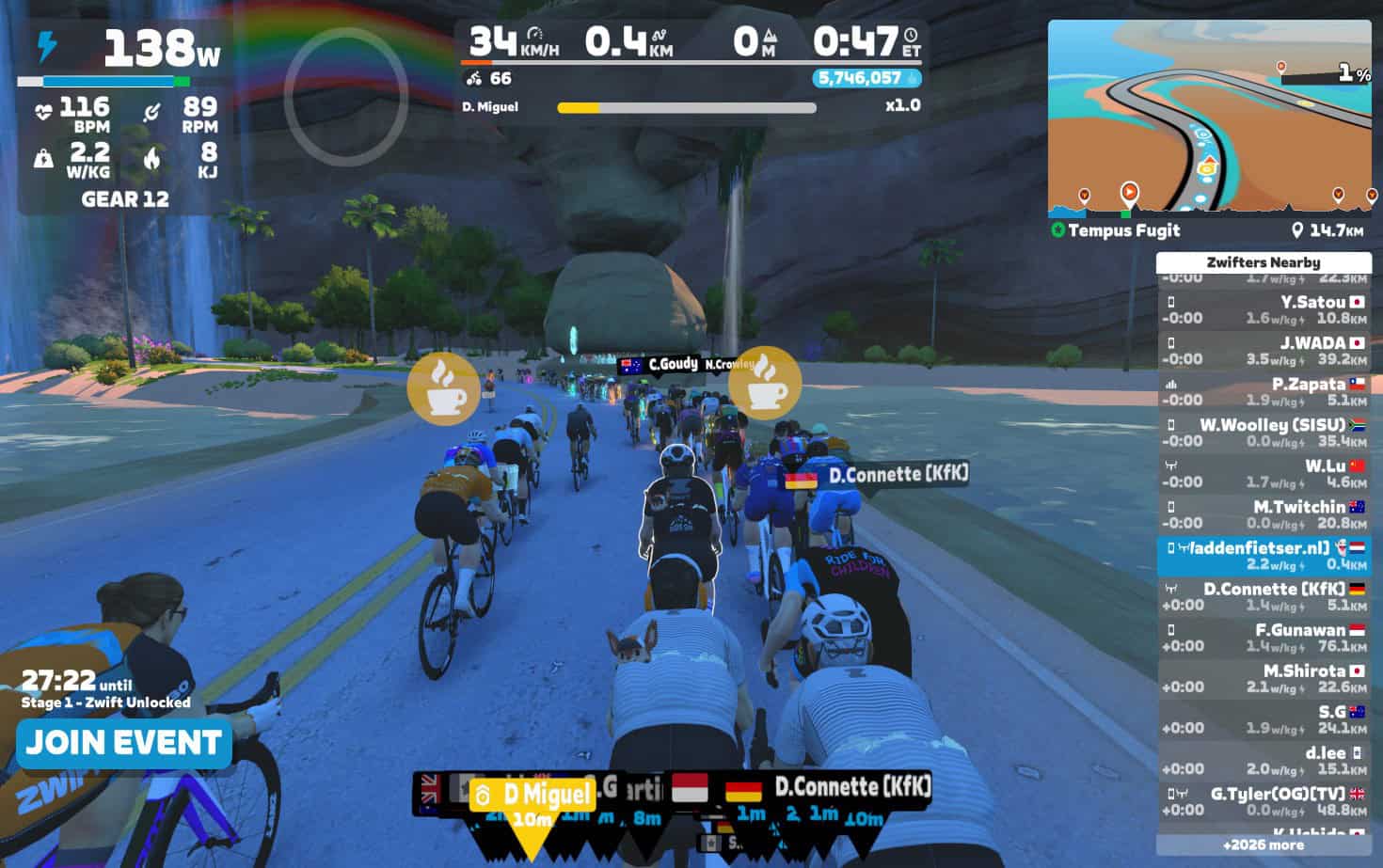Viewport: 1383px width, 868px height.
Task: Pick d.lee from the nearby list
Action: click(1263, 760)
